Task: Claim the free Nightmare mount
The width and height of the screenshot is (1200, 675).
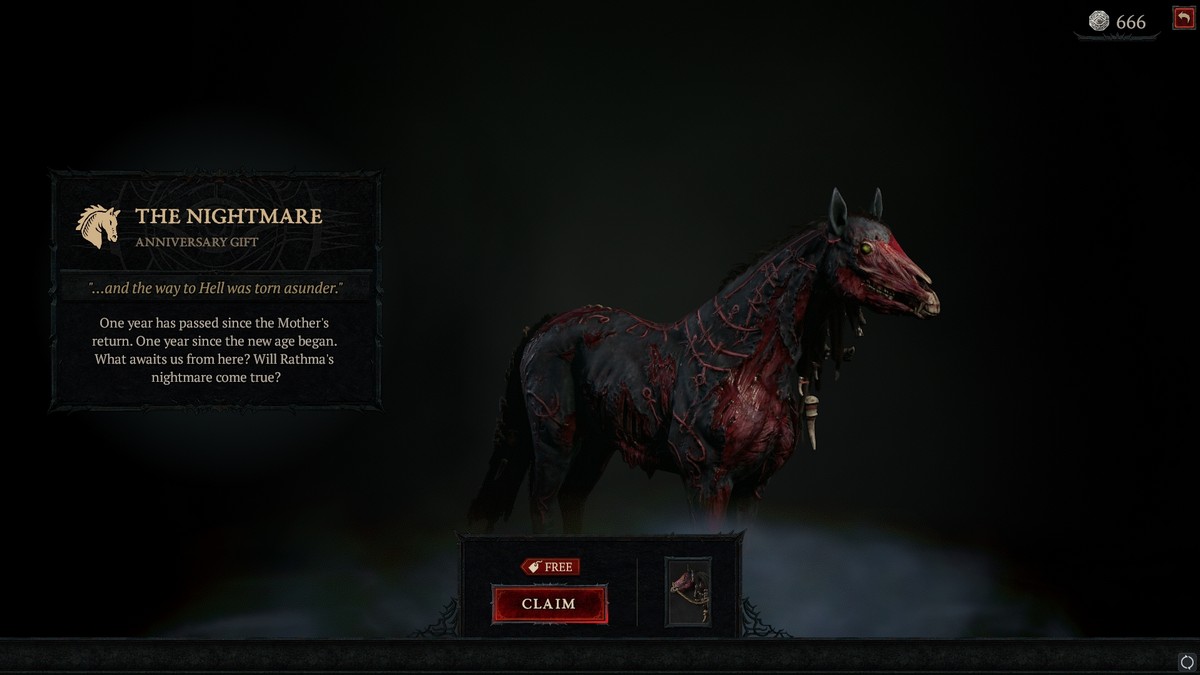Action: pyautogui.click(x=549, y=604)
